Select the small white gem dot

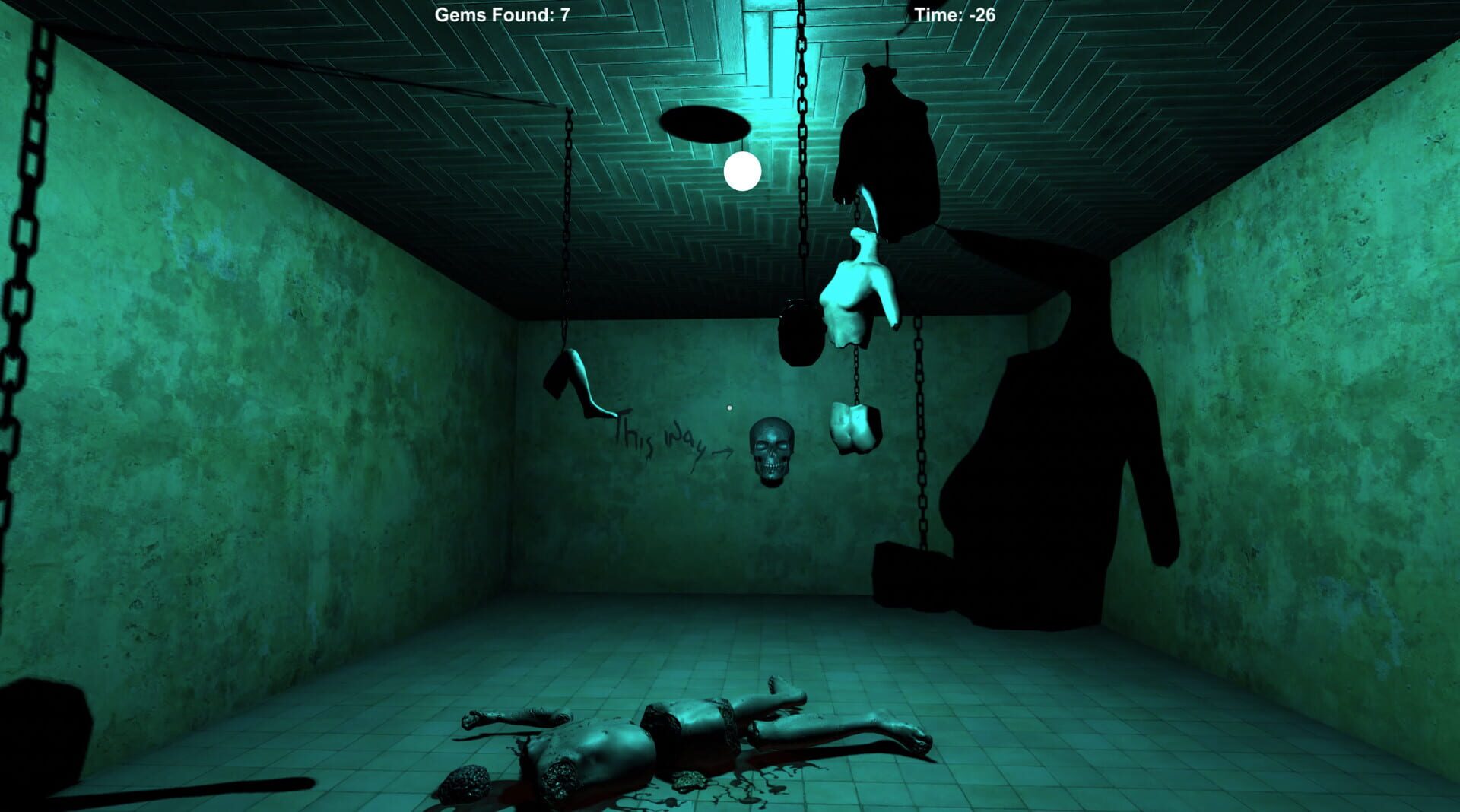tap(731, 408)
